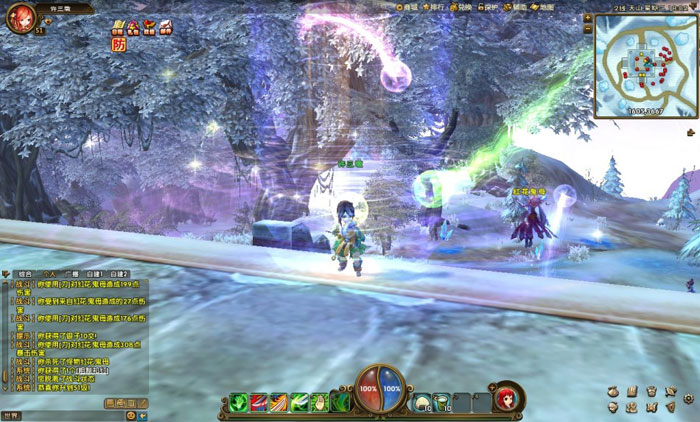Screen dimensions: 700x422
Task: Switch to the 个人 chat tab
Action: (49, 273)
